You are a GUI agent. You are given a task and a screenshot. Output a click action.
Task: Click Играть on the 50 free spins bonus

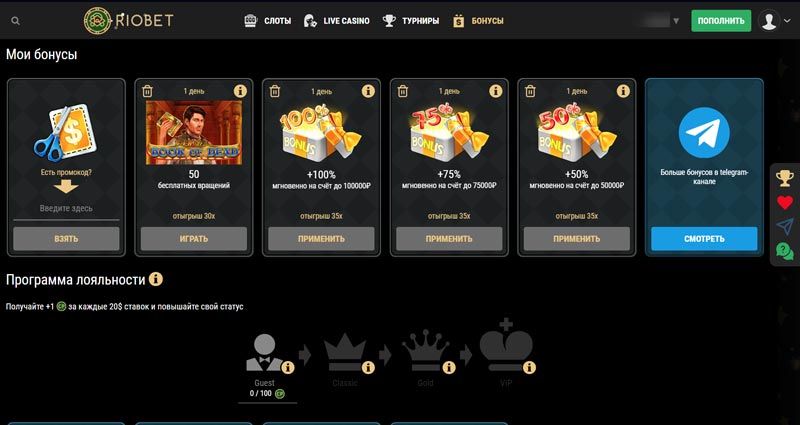point(193,239)
